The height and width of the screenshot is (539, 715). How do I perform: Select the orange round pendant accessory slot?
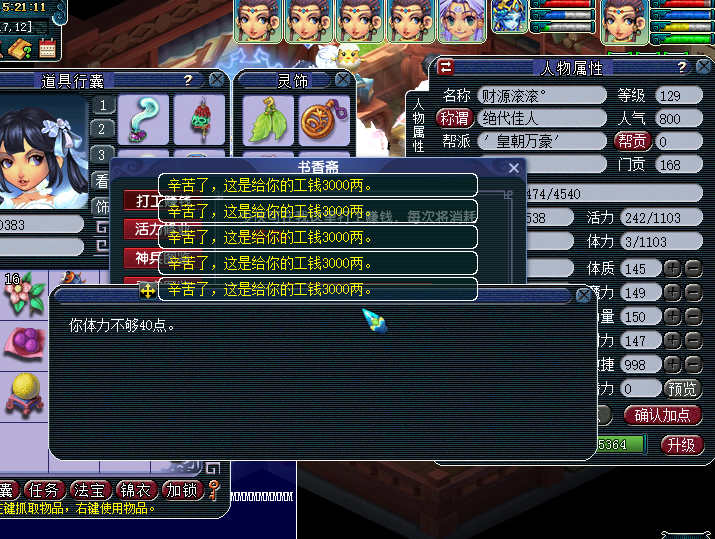pyautogui.click(x=324, y=120)
